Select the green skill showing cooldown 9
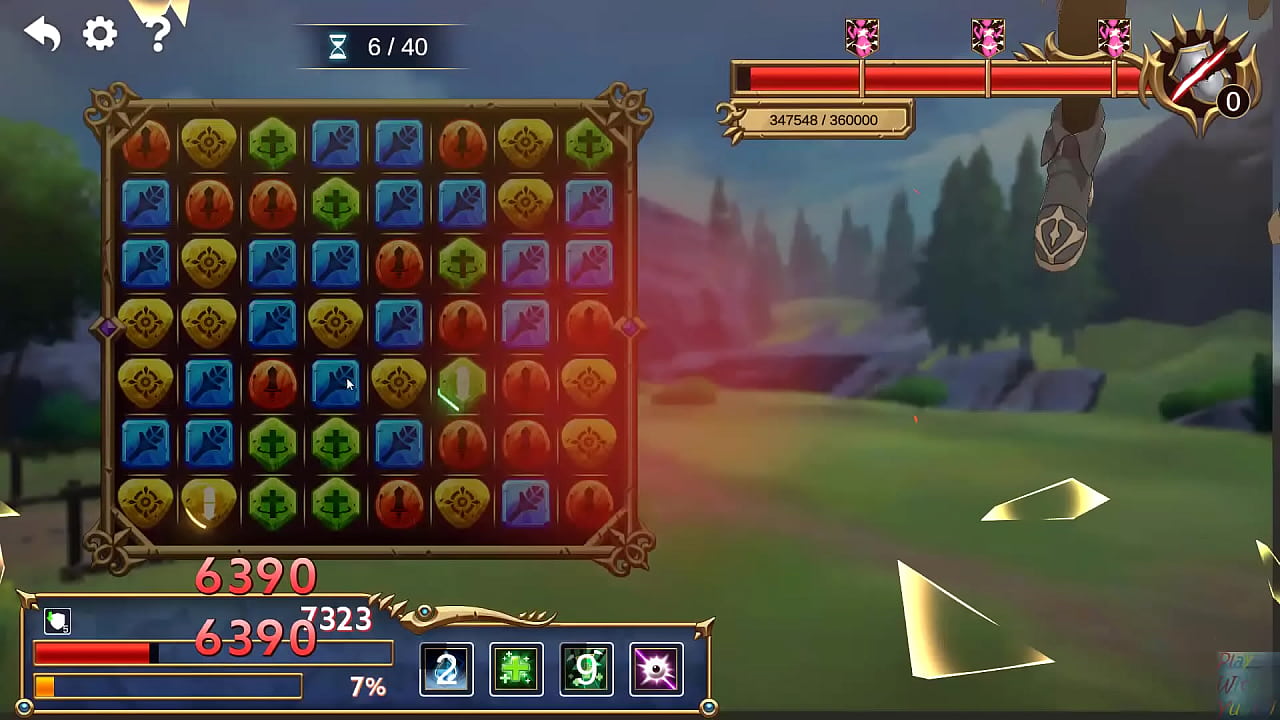 pos(586,669)
